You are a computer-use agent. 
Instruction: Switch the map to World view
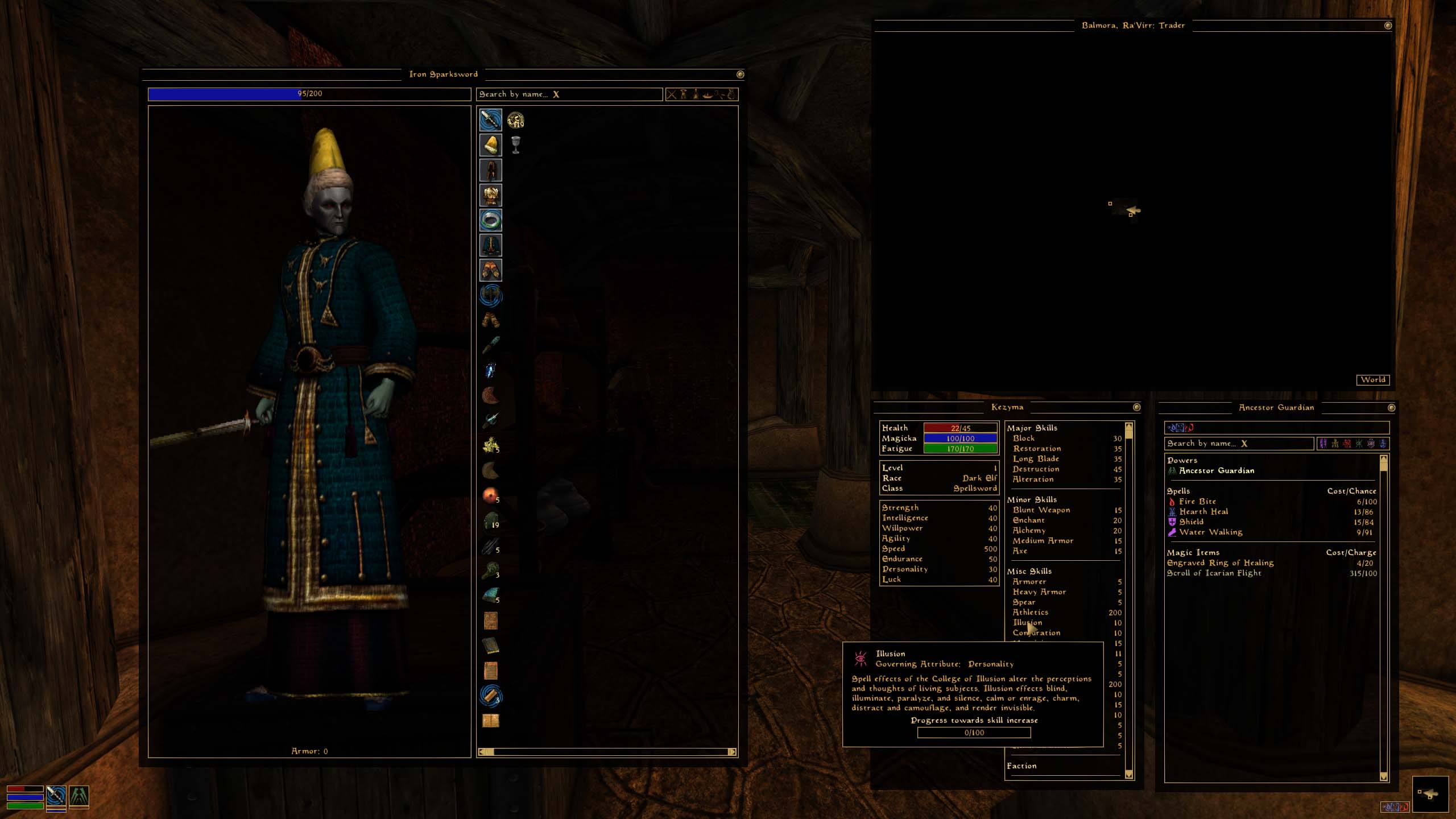pos(1373,380)
